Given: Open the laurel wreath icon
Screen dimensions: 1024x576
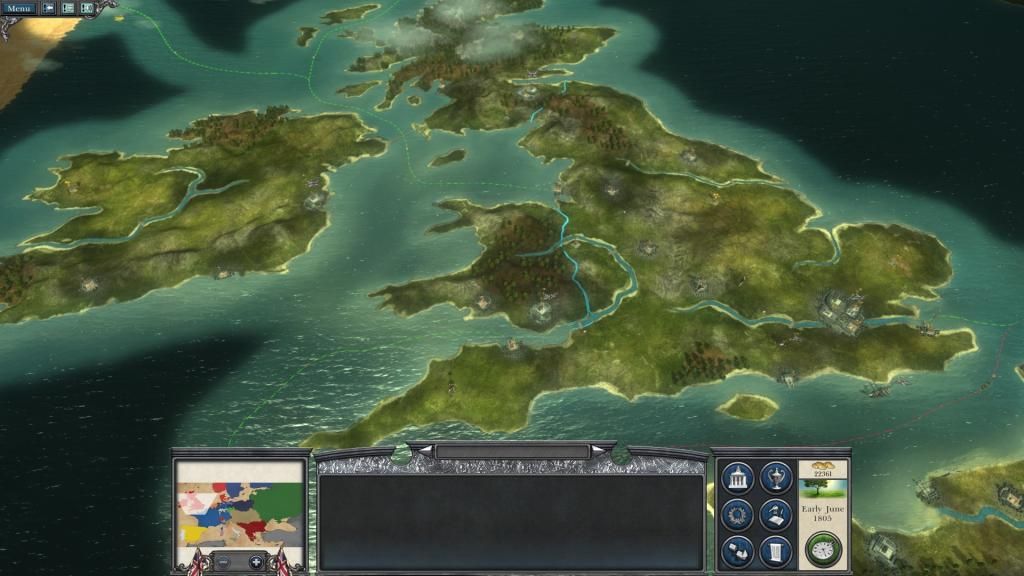Looking at the screenshot, I should (x=738, y=515).
